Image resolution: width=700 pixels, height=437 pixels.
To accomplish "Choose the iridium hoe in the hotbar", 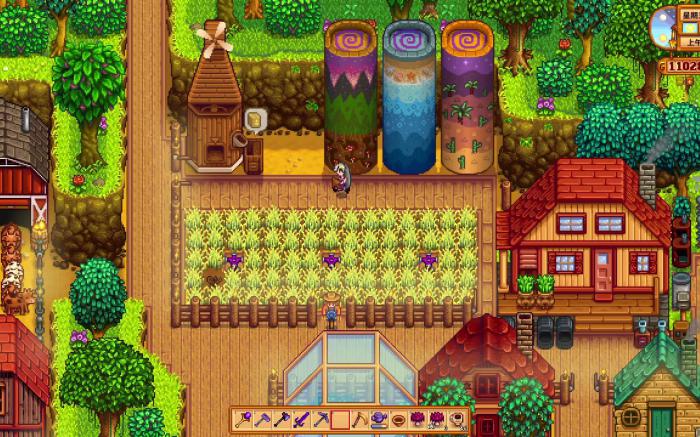I will 262,419.
